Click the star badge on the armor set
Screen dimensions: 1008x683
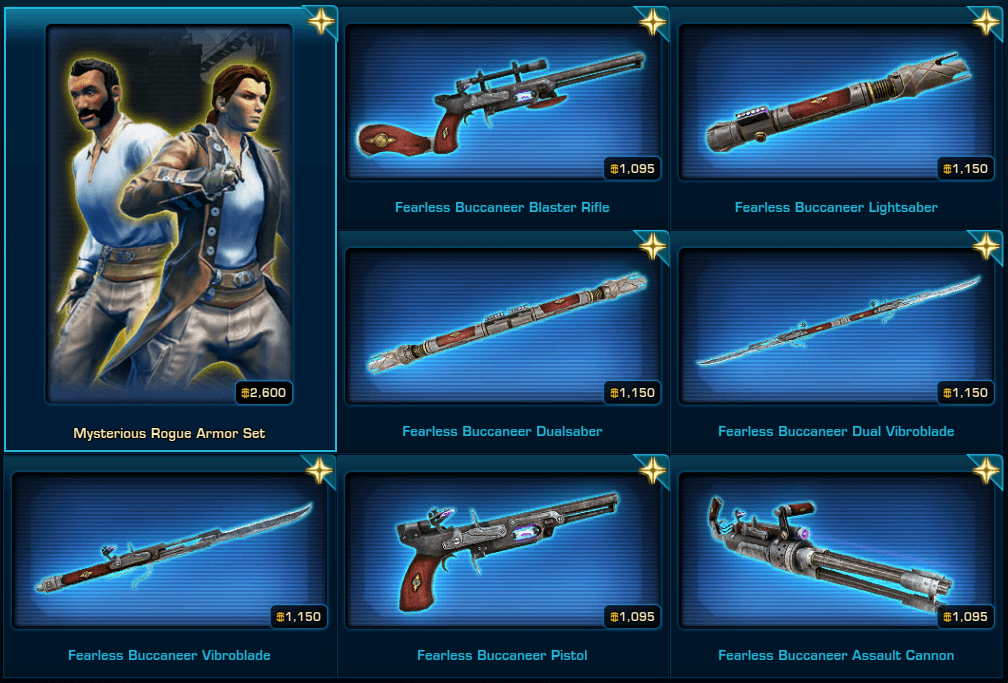pos(320,22)
